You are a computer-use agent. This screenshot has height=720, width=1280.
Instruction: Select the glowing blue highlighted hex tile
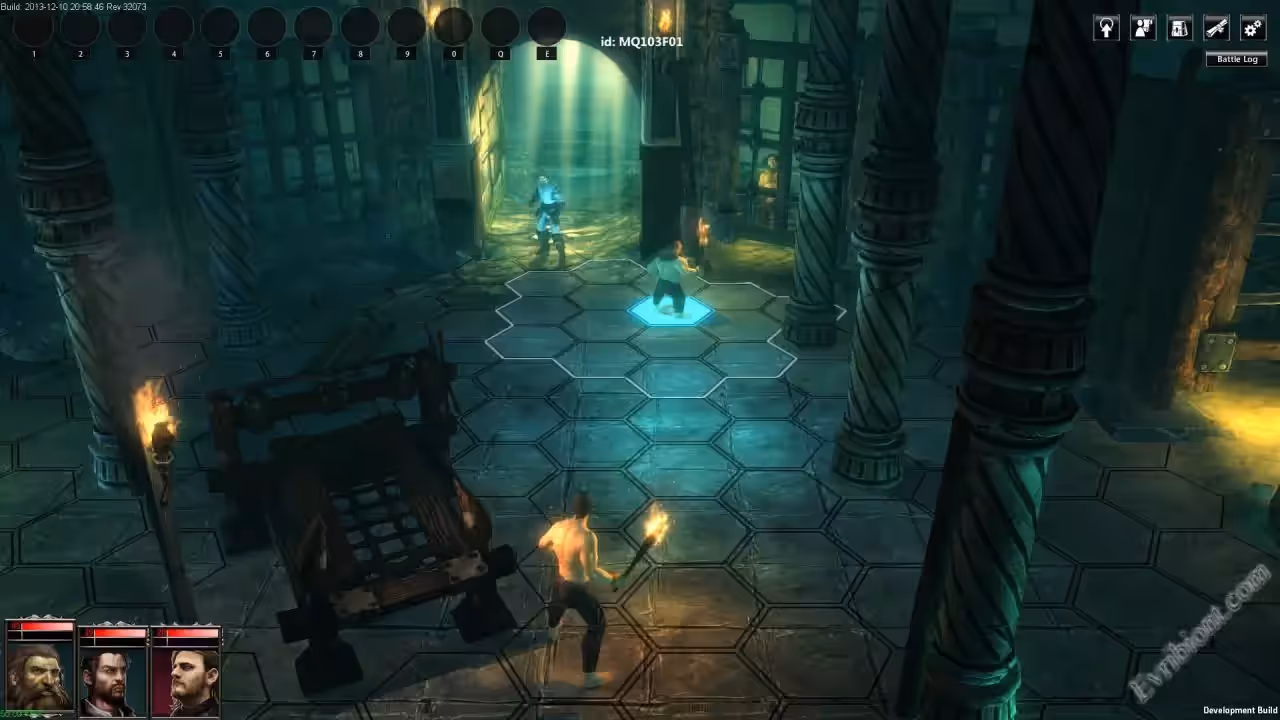(671, 313)
